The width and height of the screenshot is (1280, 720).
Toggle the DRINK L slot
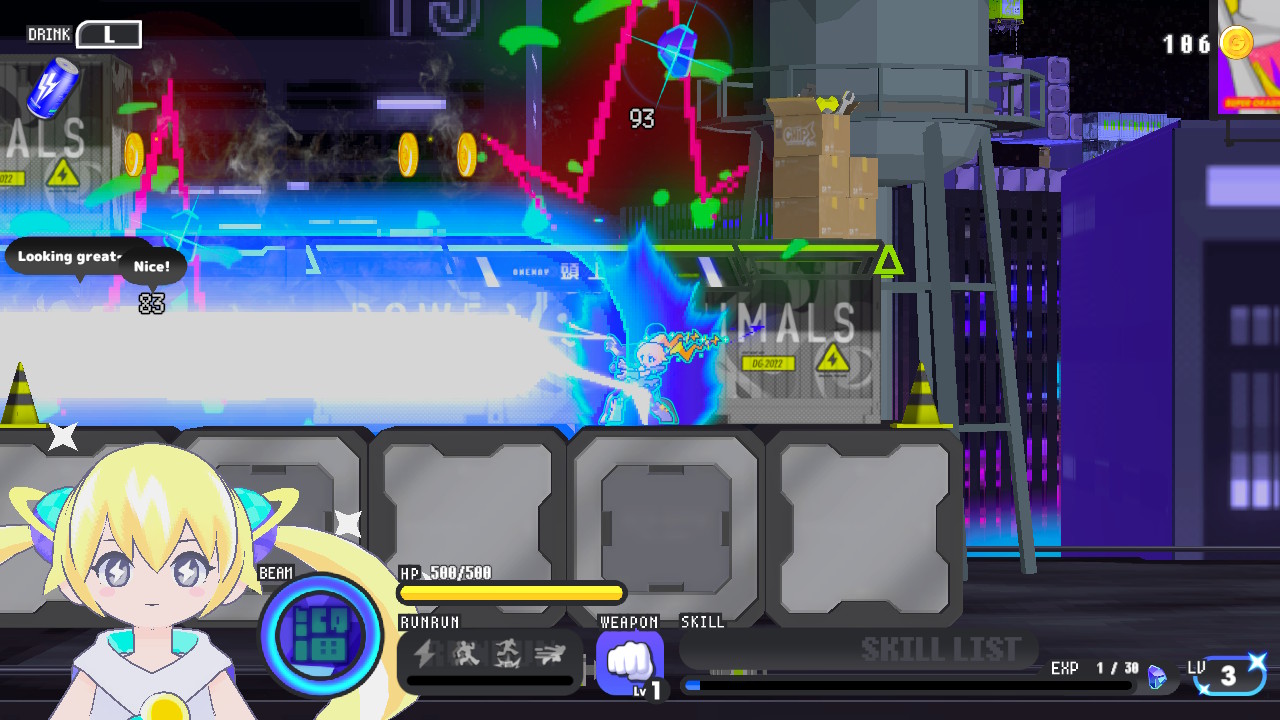[x=110, y=33]
